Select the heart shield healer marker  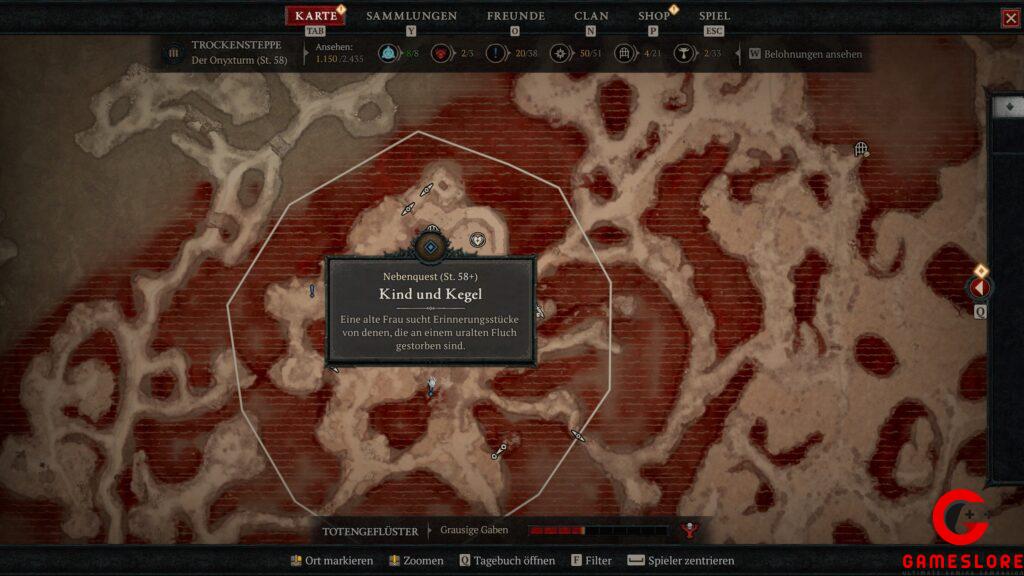pos(478,240)
